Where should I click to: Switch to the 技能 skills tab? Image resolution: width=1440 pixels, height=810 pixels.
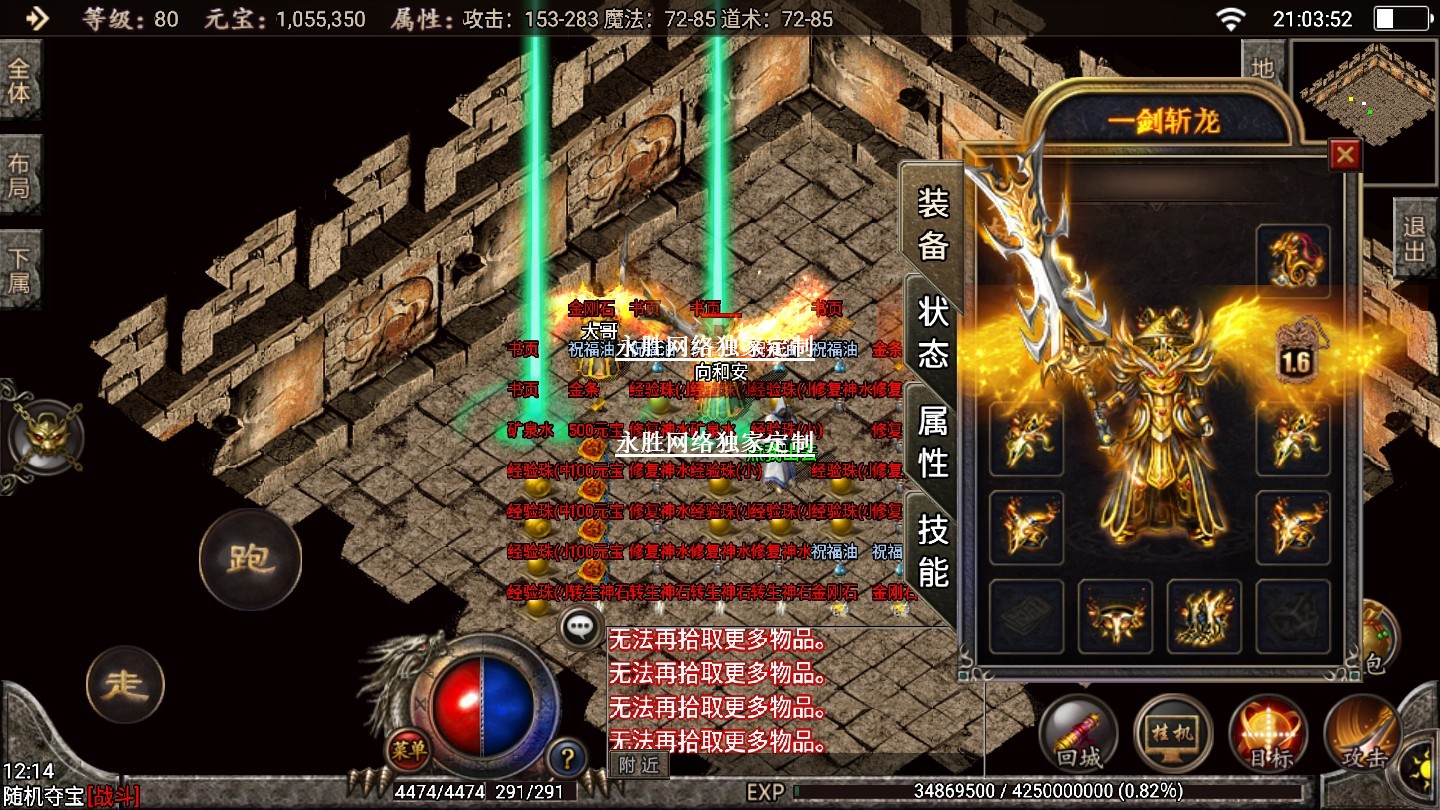[932, 550]
